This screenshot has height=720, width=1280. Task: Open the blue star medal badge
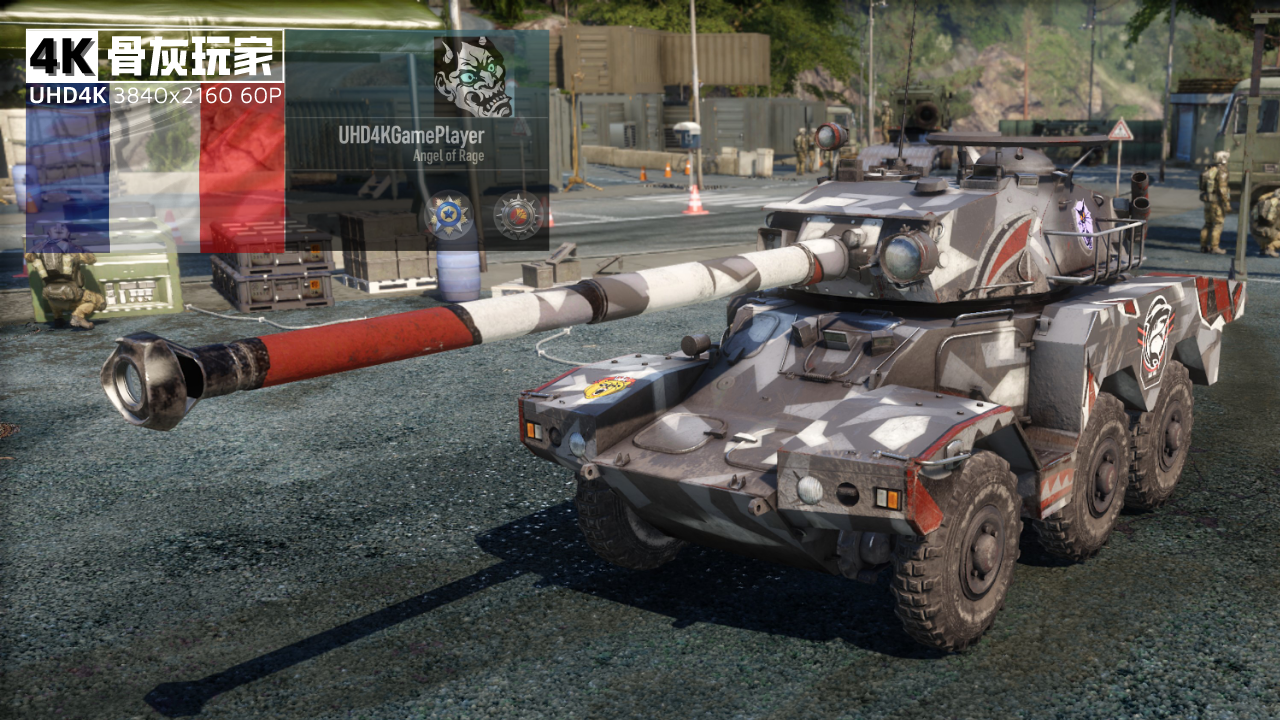coord(448,215)
